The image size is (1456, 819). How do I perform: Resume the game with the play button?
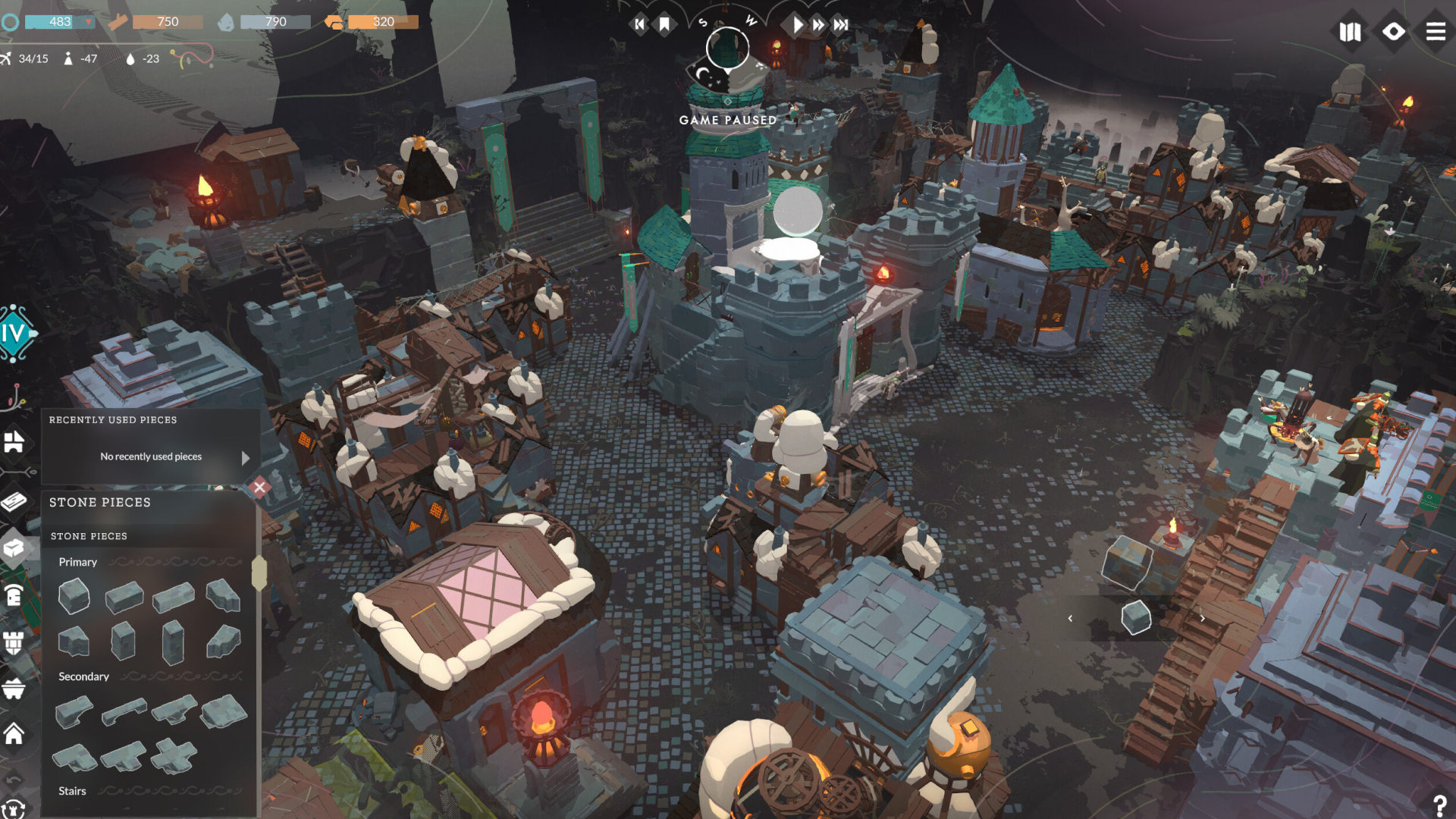(797, 25)
